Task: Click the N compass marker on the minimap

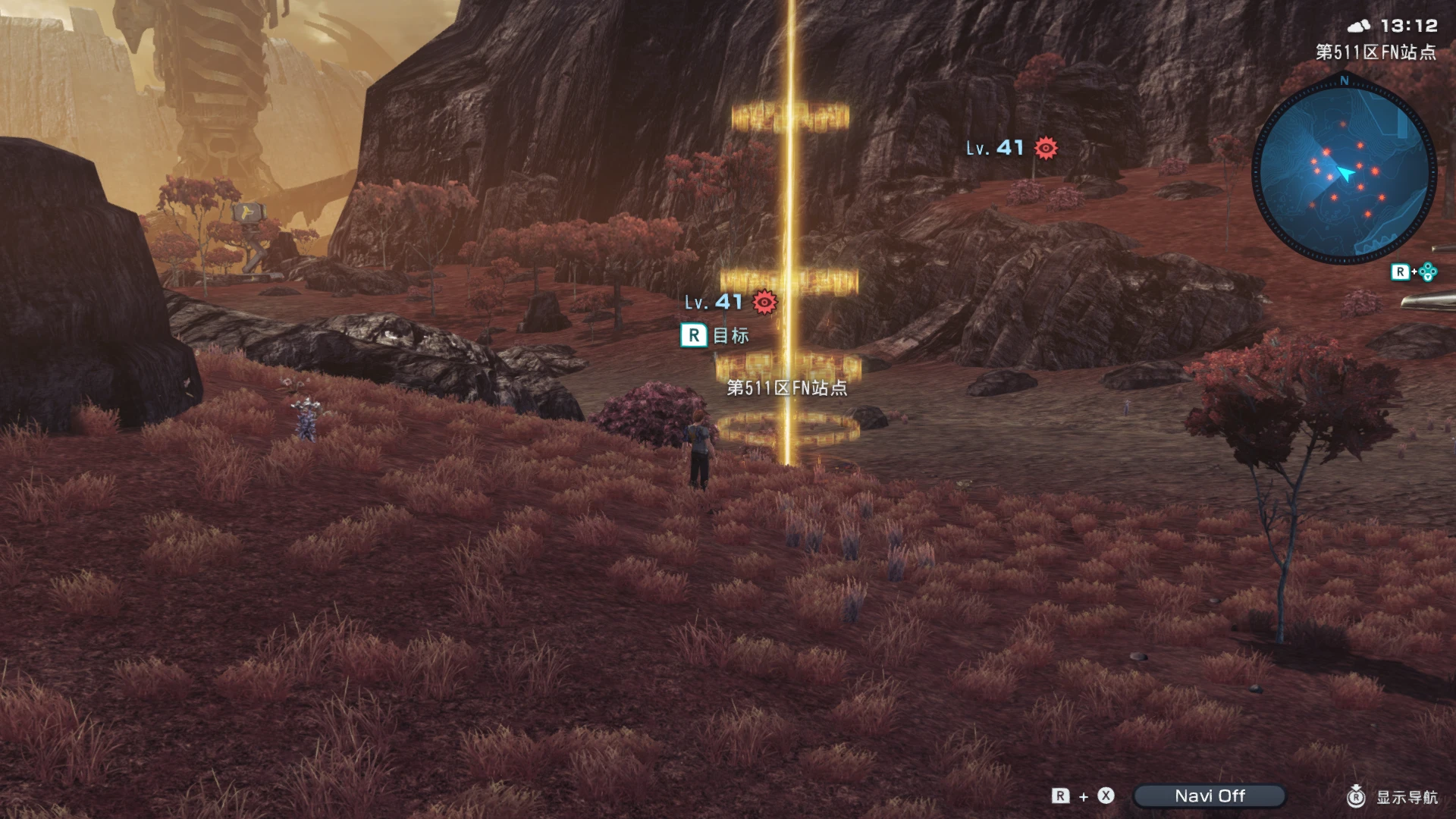Action: [x=1343, y=79]
